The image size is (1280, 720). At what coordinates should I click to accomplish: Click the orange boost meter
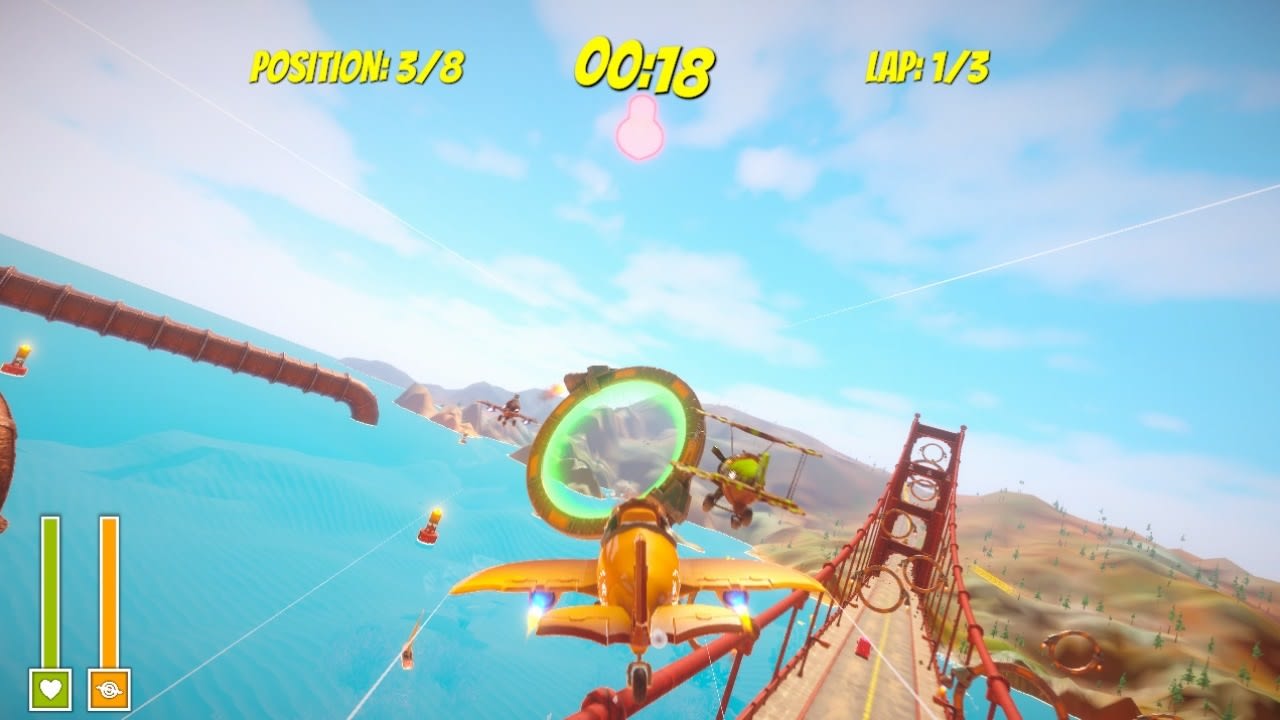[x=110, y=590]
